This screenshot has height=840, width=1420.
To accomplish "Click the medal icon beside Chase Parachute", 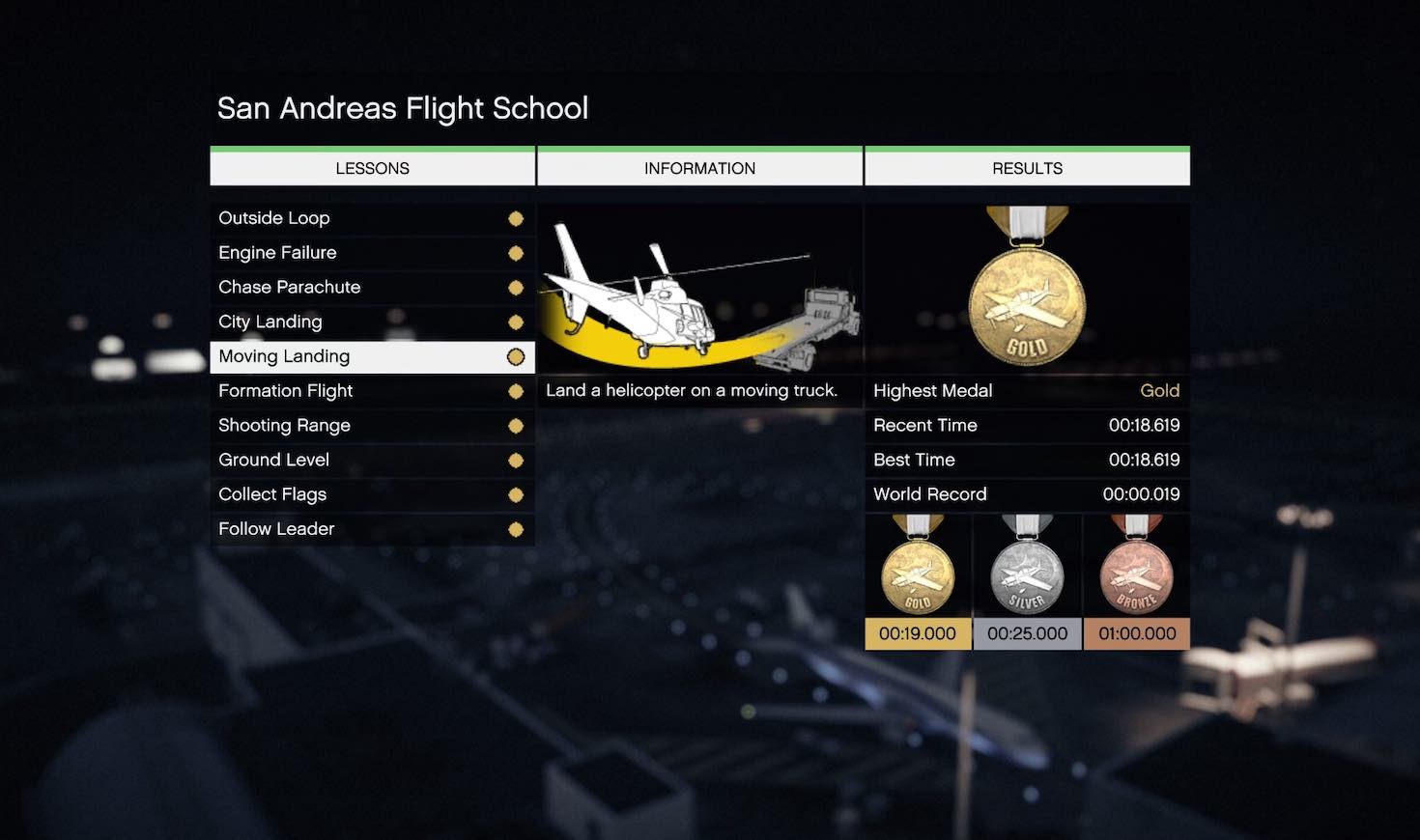I will (x=515, y=287).
